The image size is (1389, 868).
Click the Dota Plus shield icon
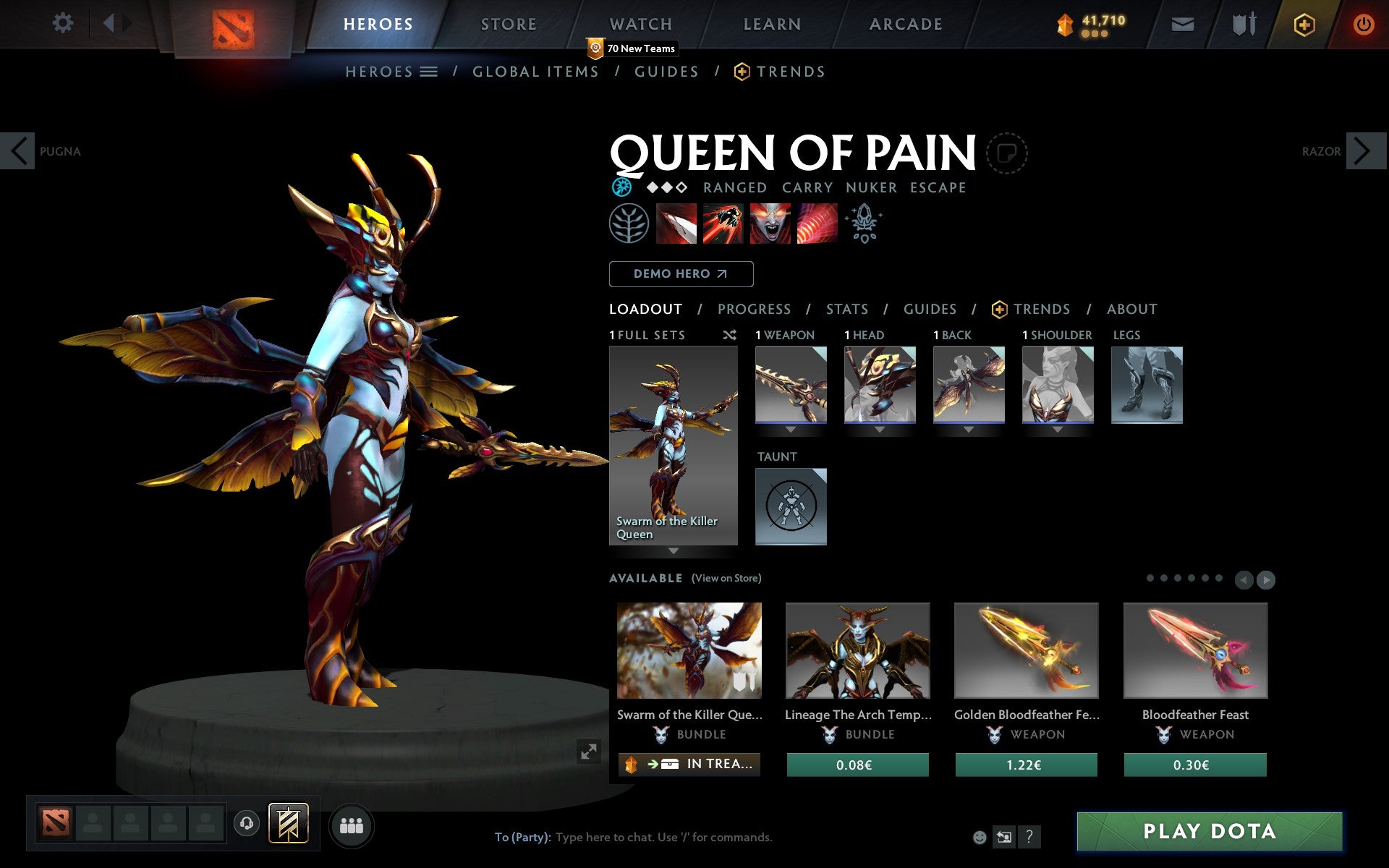(1304, 23)
